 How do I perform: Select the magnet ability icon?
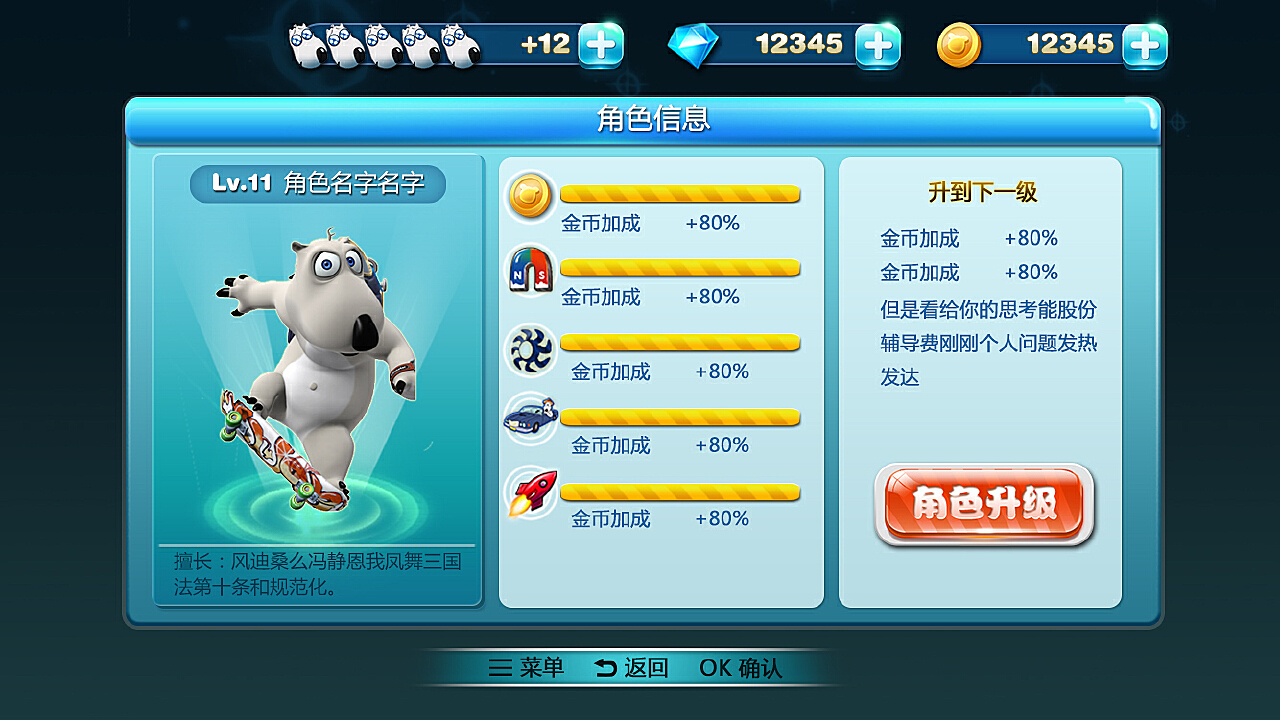tap(530, 270)
